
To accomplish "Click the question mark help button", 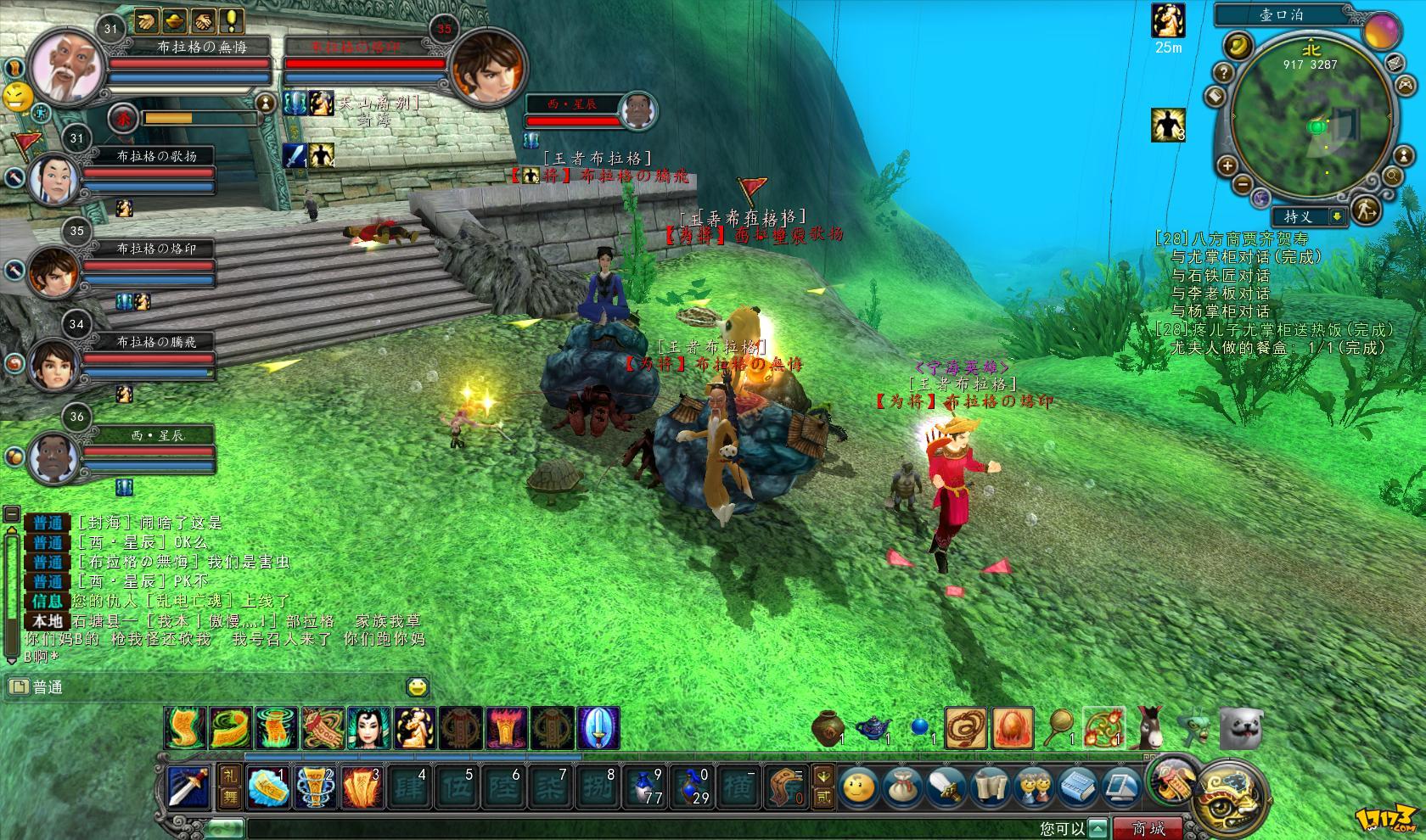I will pos(1222,71).
